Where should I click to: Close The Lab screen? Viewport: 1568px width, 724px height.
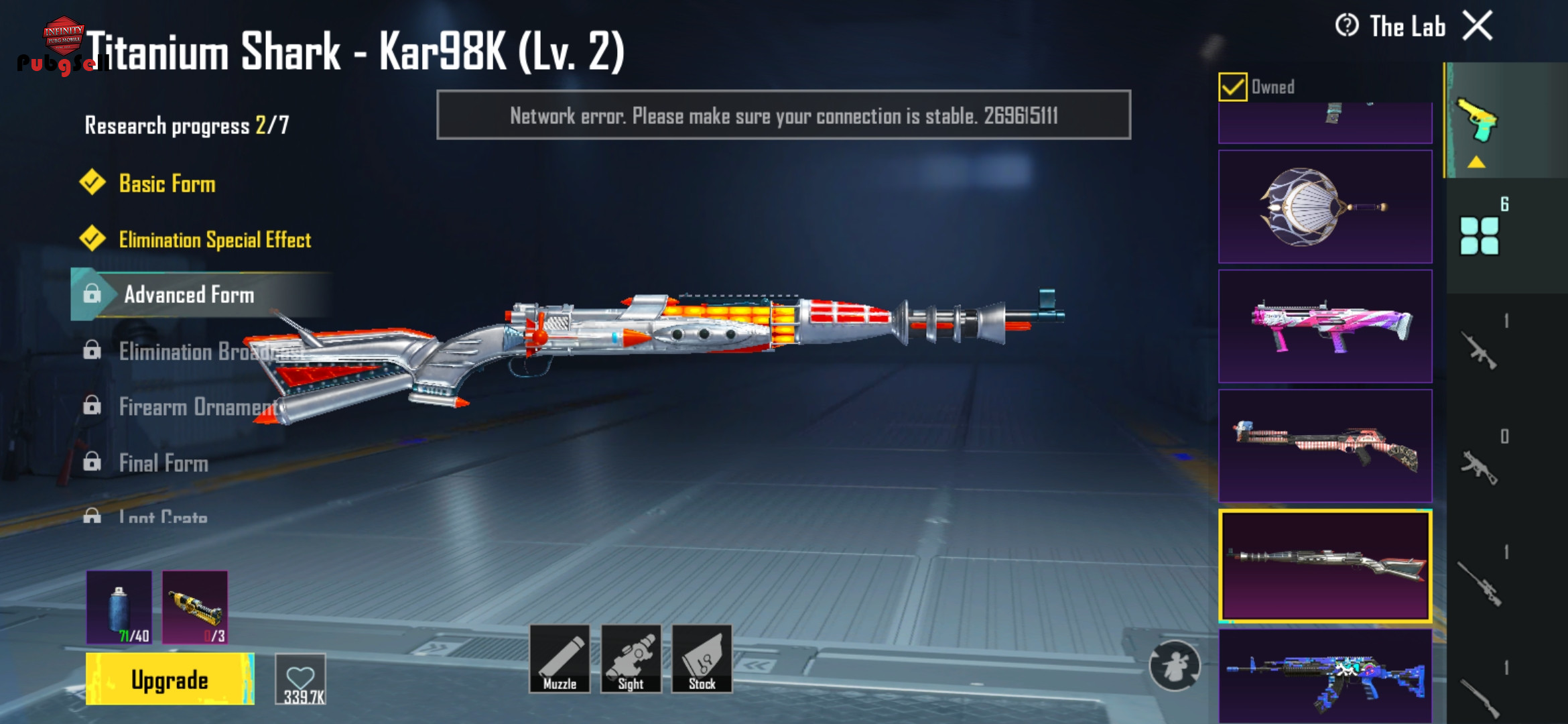(x=1478, y=27)
